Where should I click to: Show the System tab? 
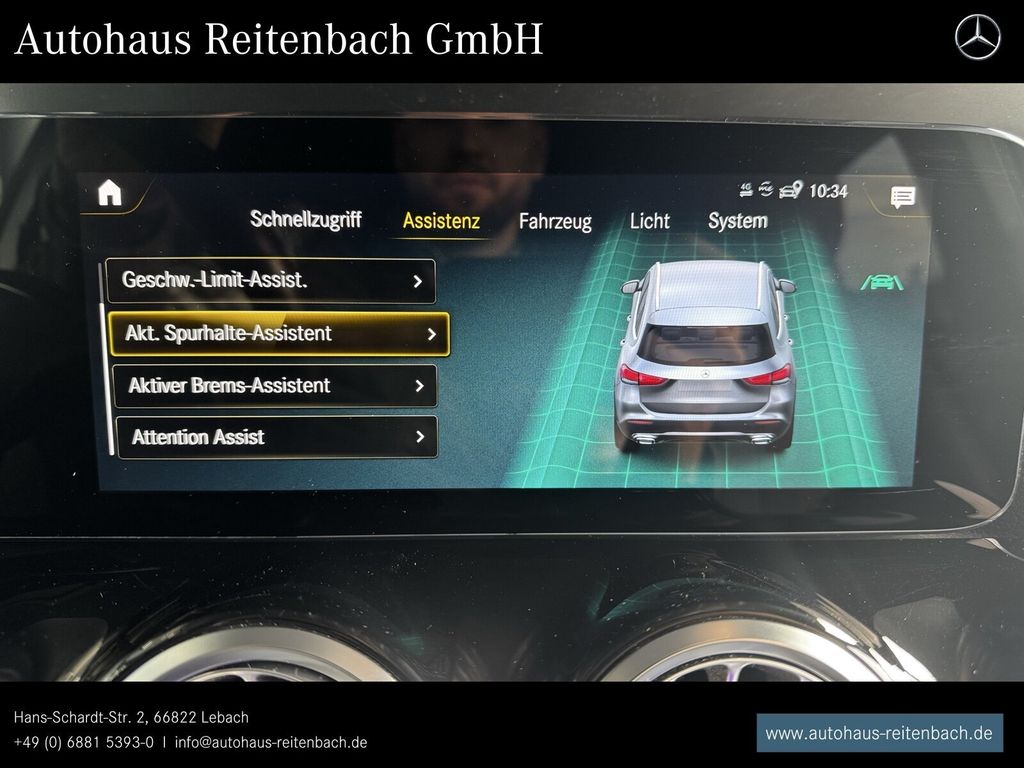pyautogui.click(x=738, y=221)
